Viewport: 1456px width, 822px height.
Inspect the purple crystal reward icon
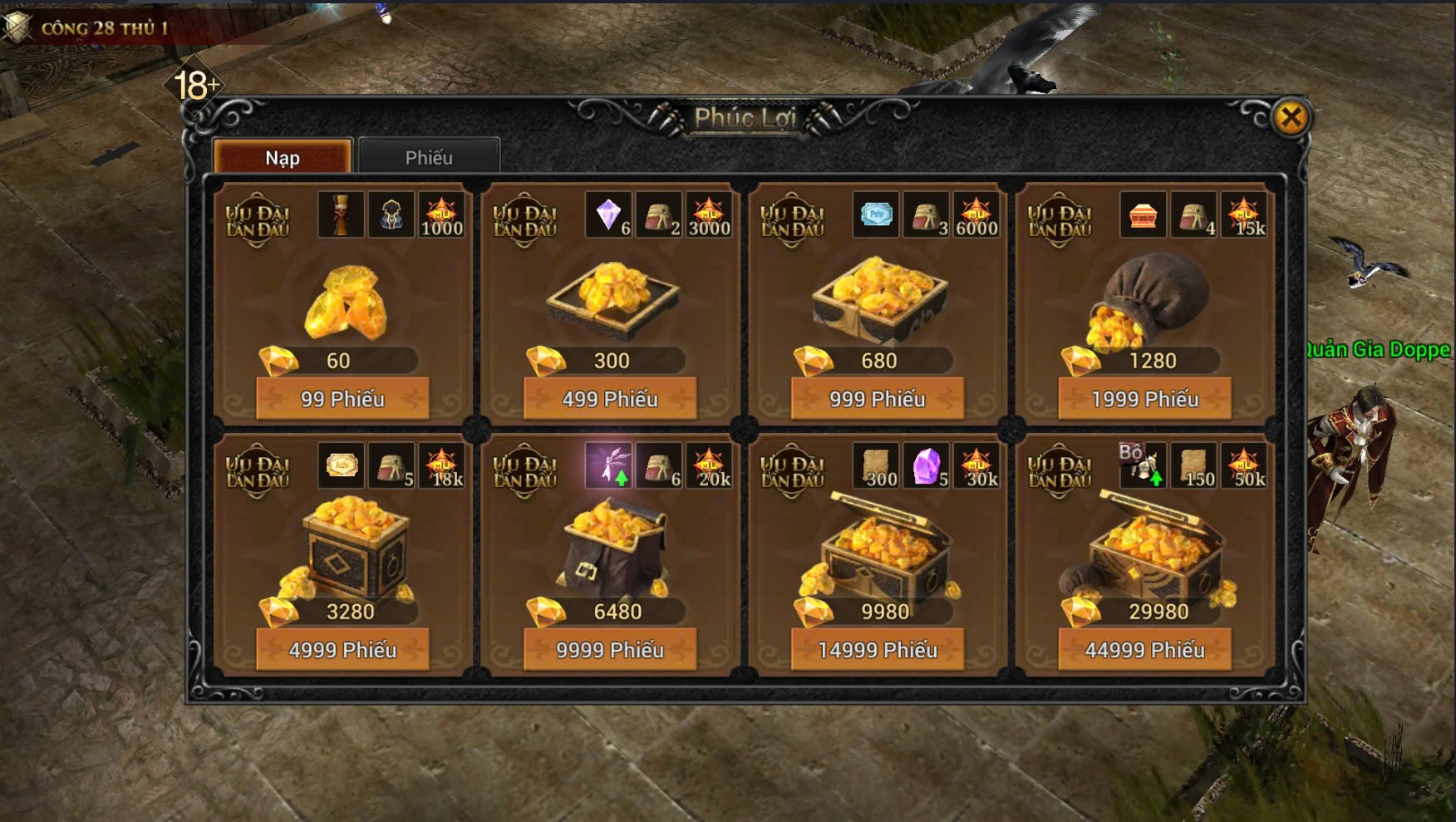click(927, 466)
